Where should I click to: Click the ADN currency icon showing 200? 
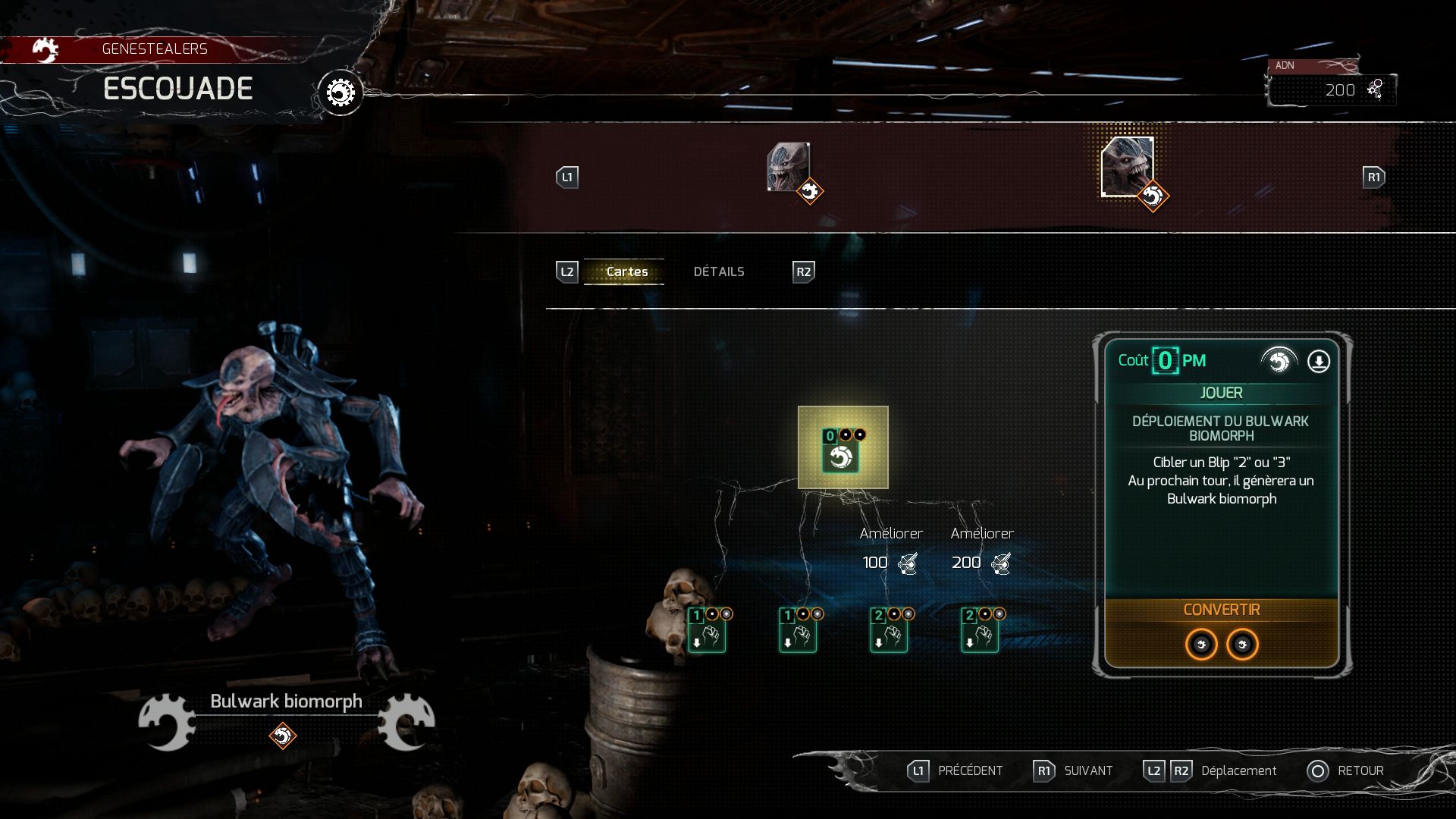point(1374,89)
